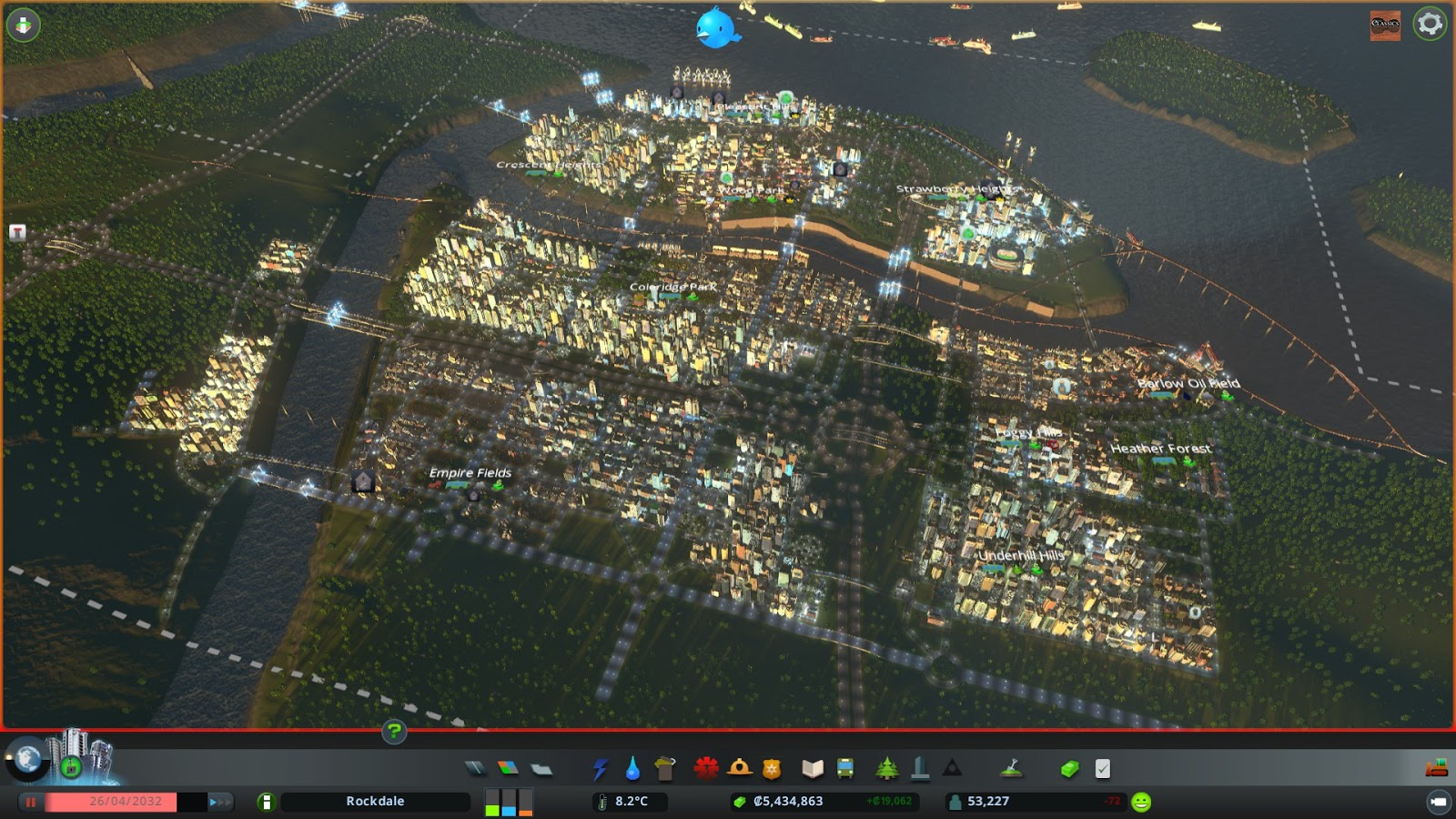
Task: Open the Districts menu
Action: click(541, 767)
